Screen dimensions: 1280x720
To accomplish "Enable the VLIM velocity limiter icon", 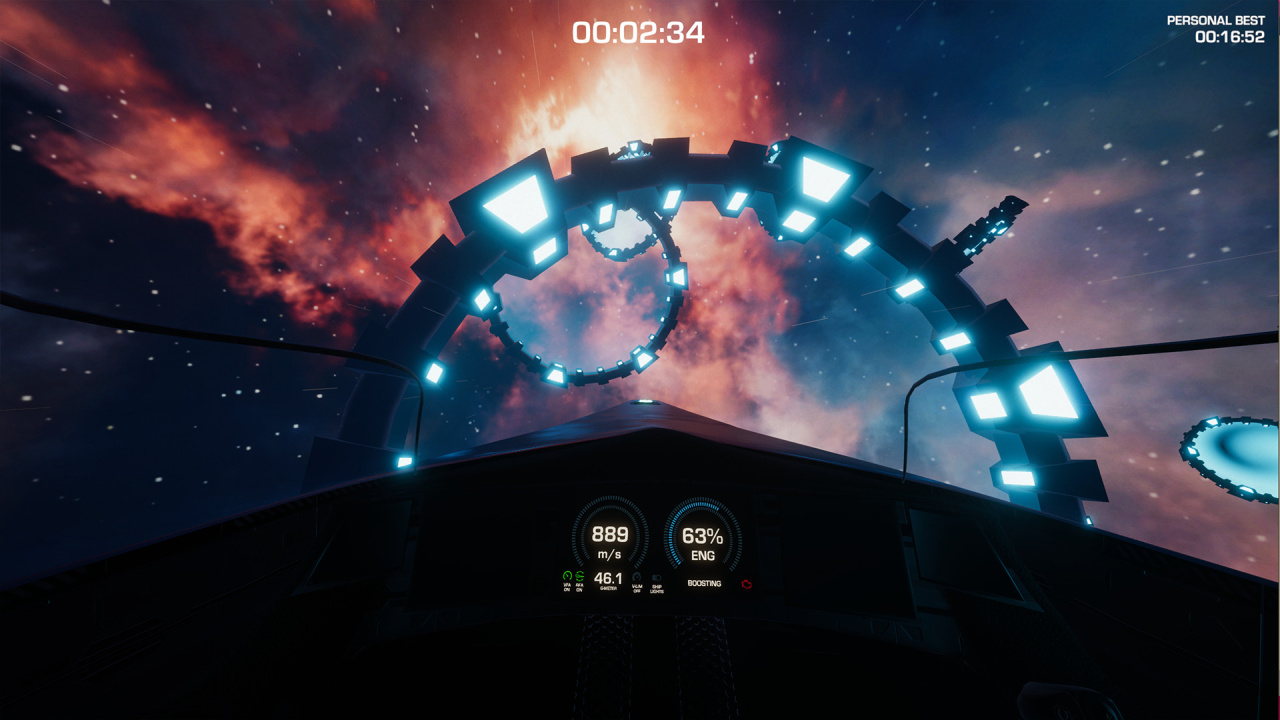I will click(637, 578).
